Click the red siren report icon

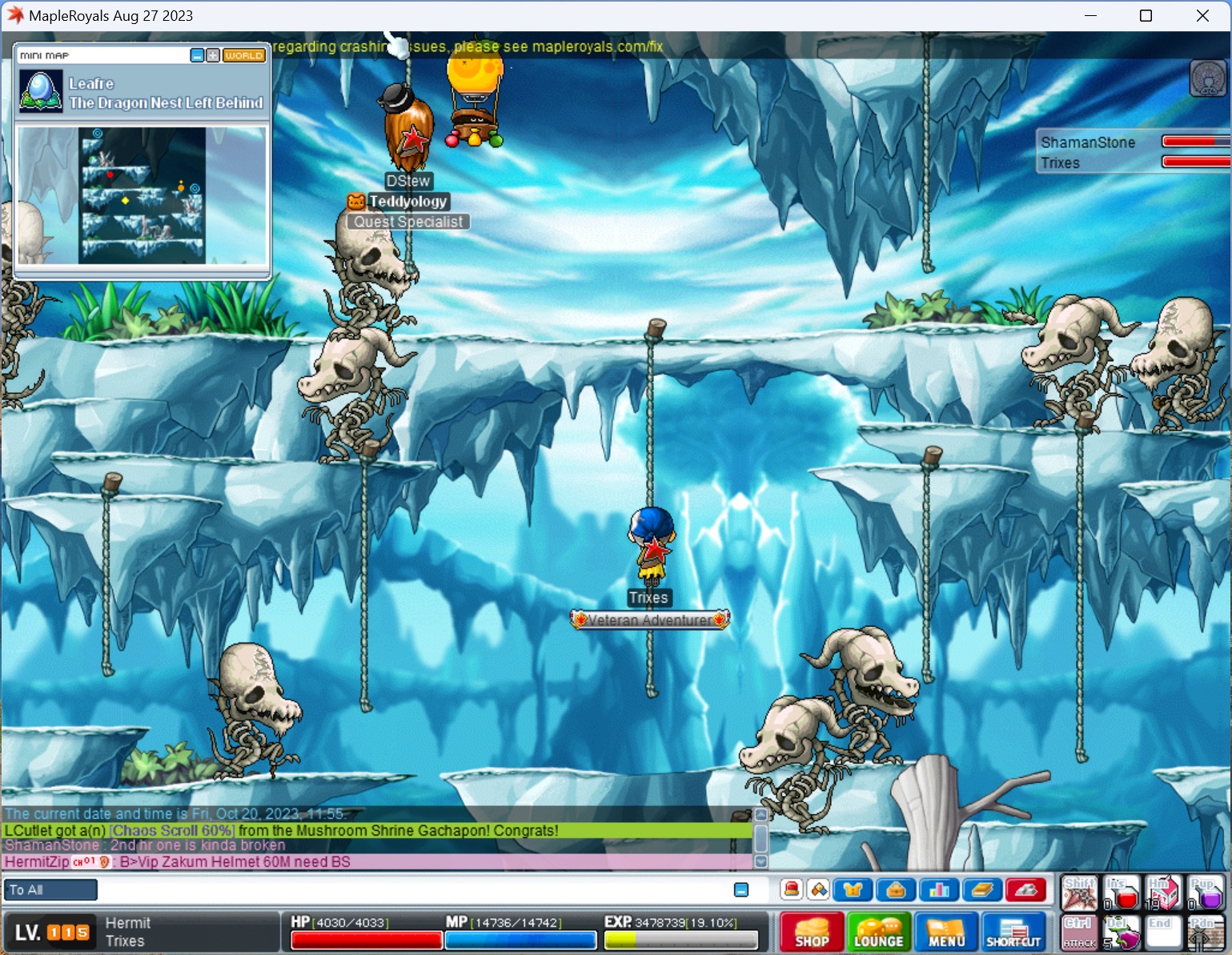click(792, 889)
